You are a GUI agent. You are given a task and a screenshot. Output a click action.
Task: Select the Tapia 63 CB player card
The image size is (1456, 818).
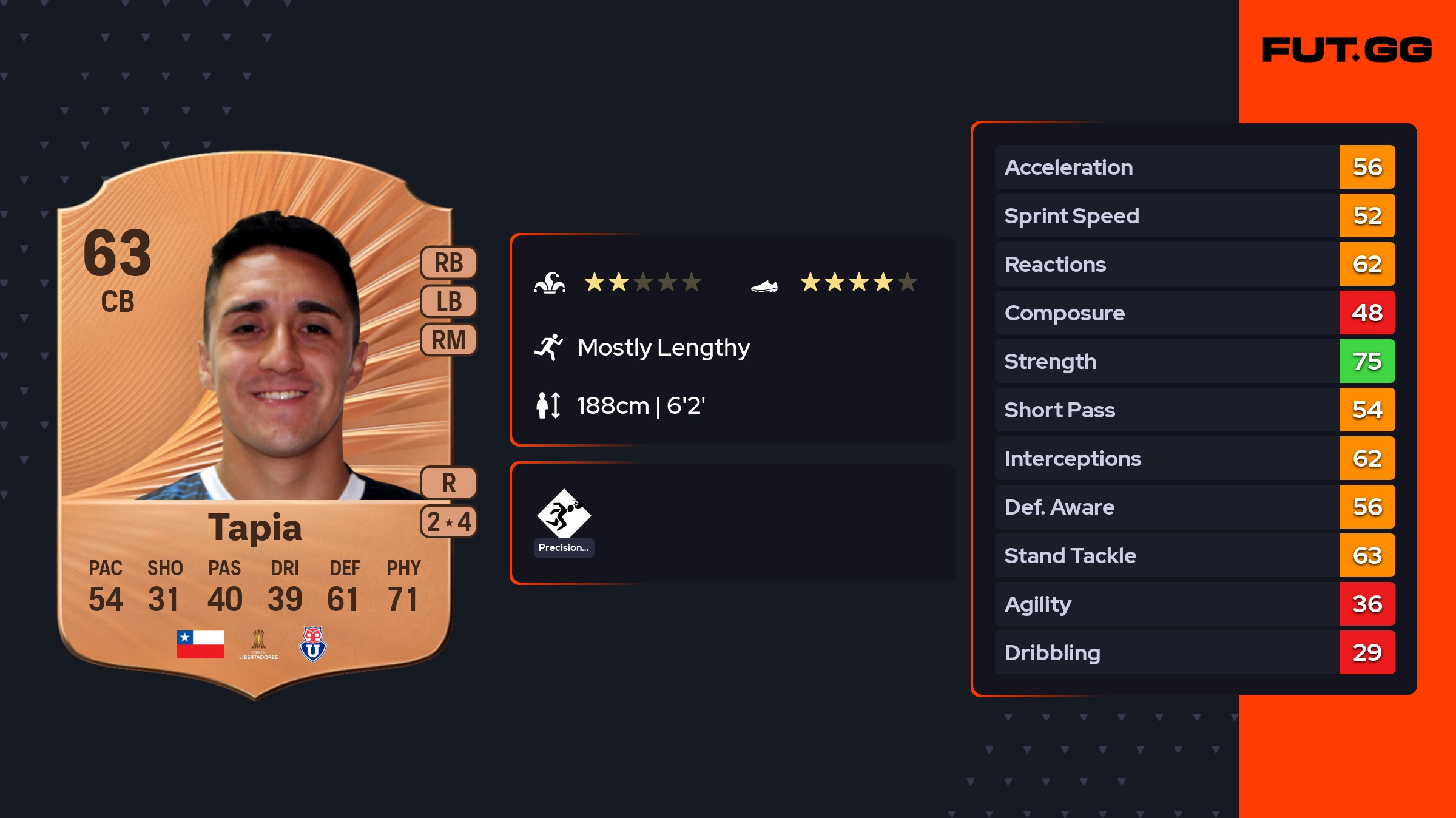pos(255,425)
